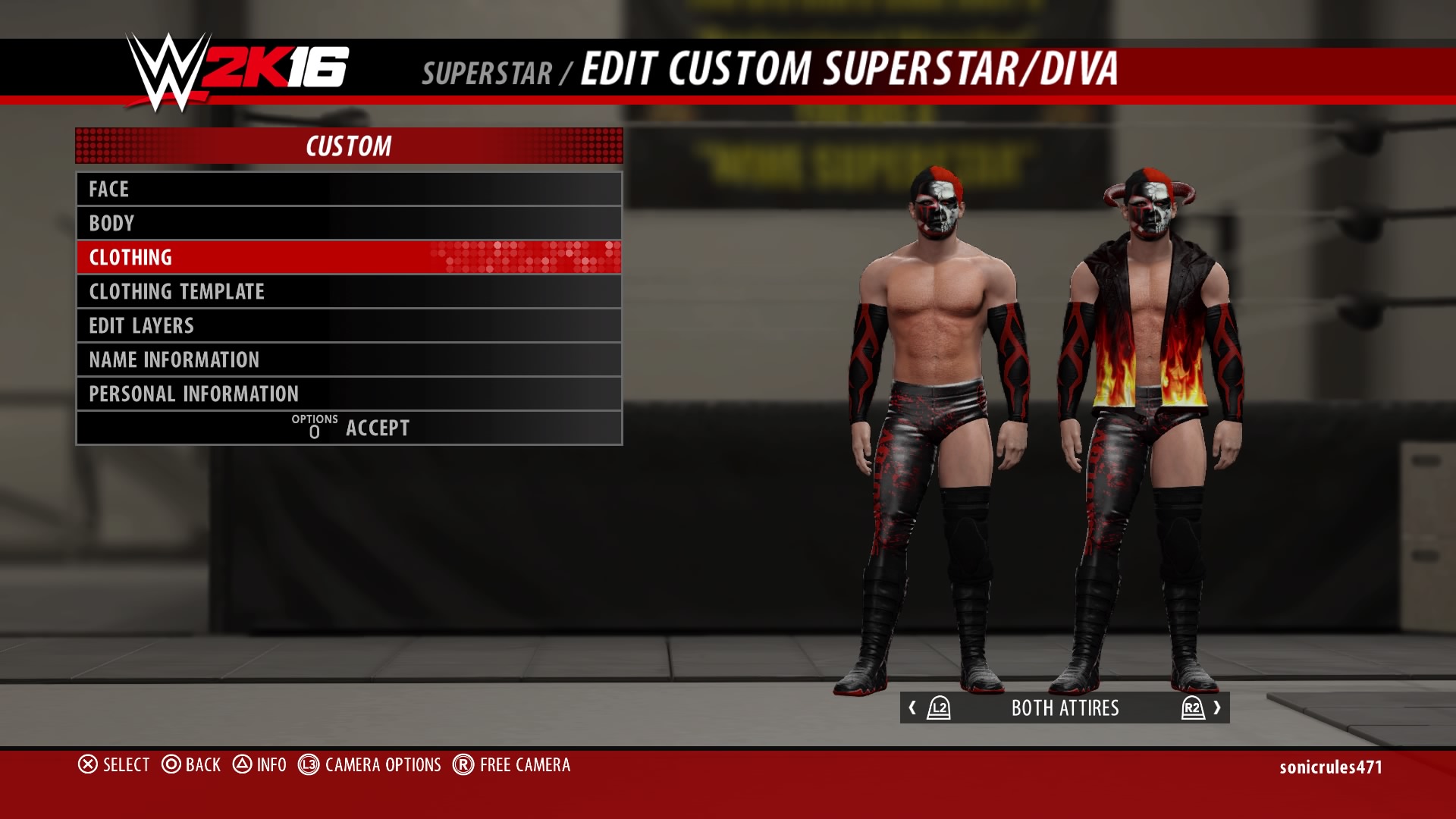
Task: Go to Edit Layers
Action: [349, 325]
